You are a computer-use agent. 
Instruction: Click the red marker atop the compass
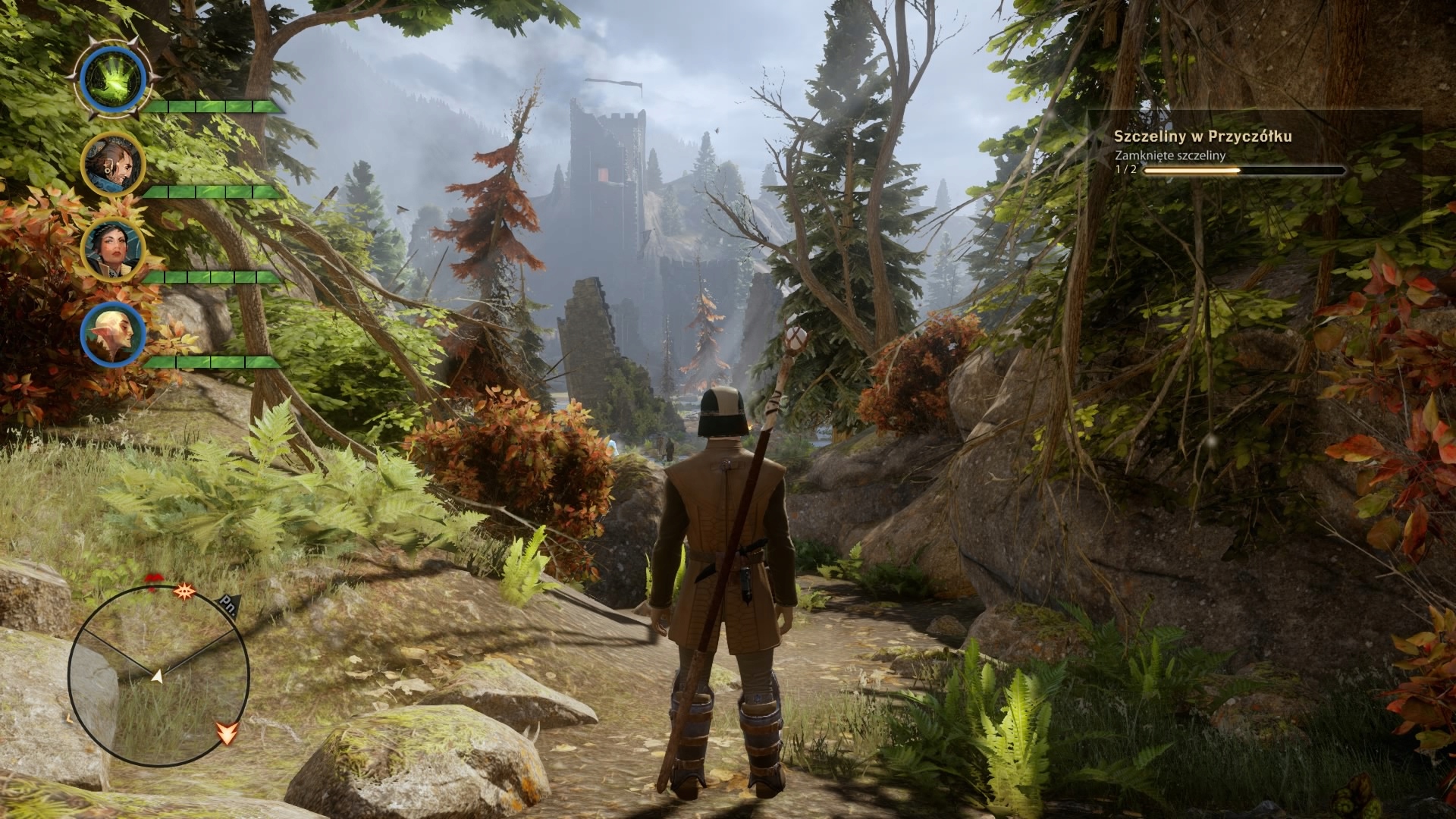(154, 582)
